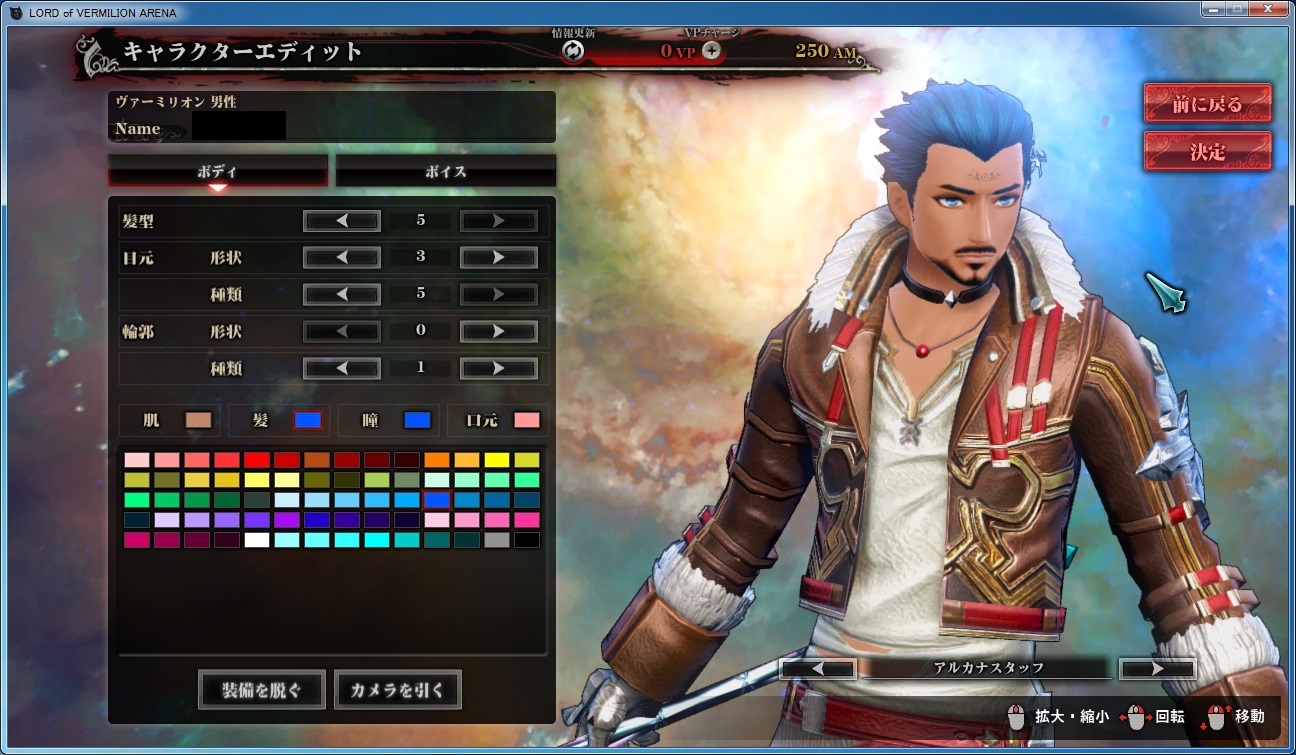Increase 輪郭 形状 using right arrow
The width and height of the screenshot is (1296, 755).
point(498,332)
